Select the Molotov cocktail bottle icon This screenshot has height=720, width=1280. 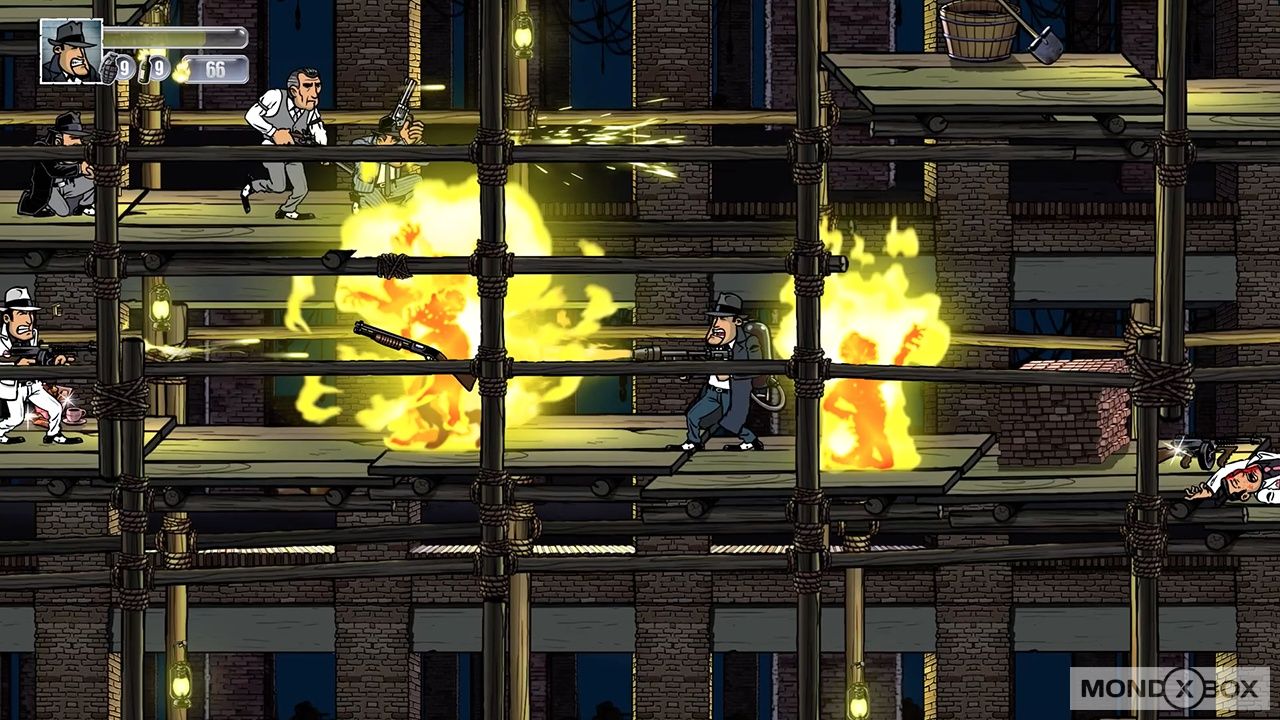pos(143,69)
